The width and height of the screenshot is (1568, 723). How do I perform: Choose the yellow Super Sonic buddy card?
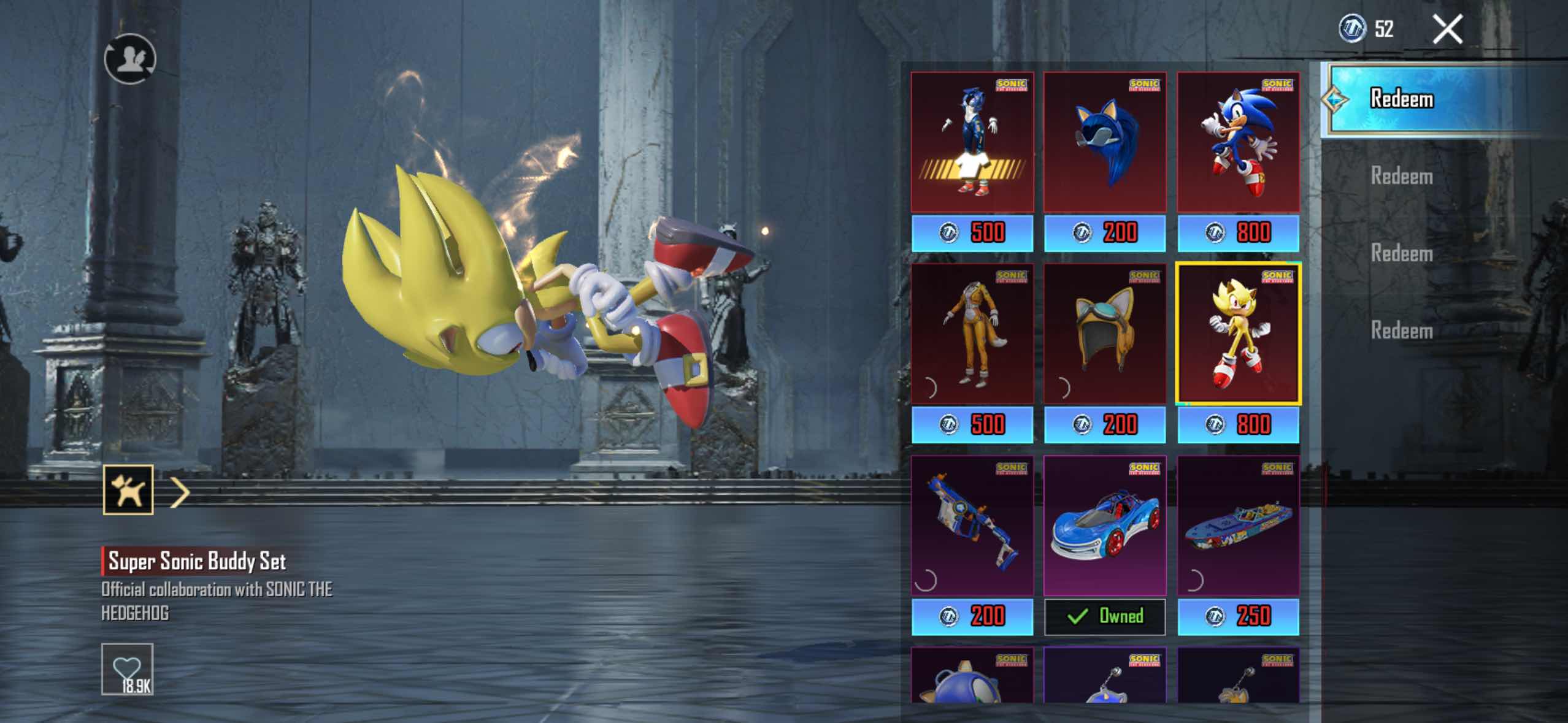pyautogui.click(x=1237, y=334)
